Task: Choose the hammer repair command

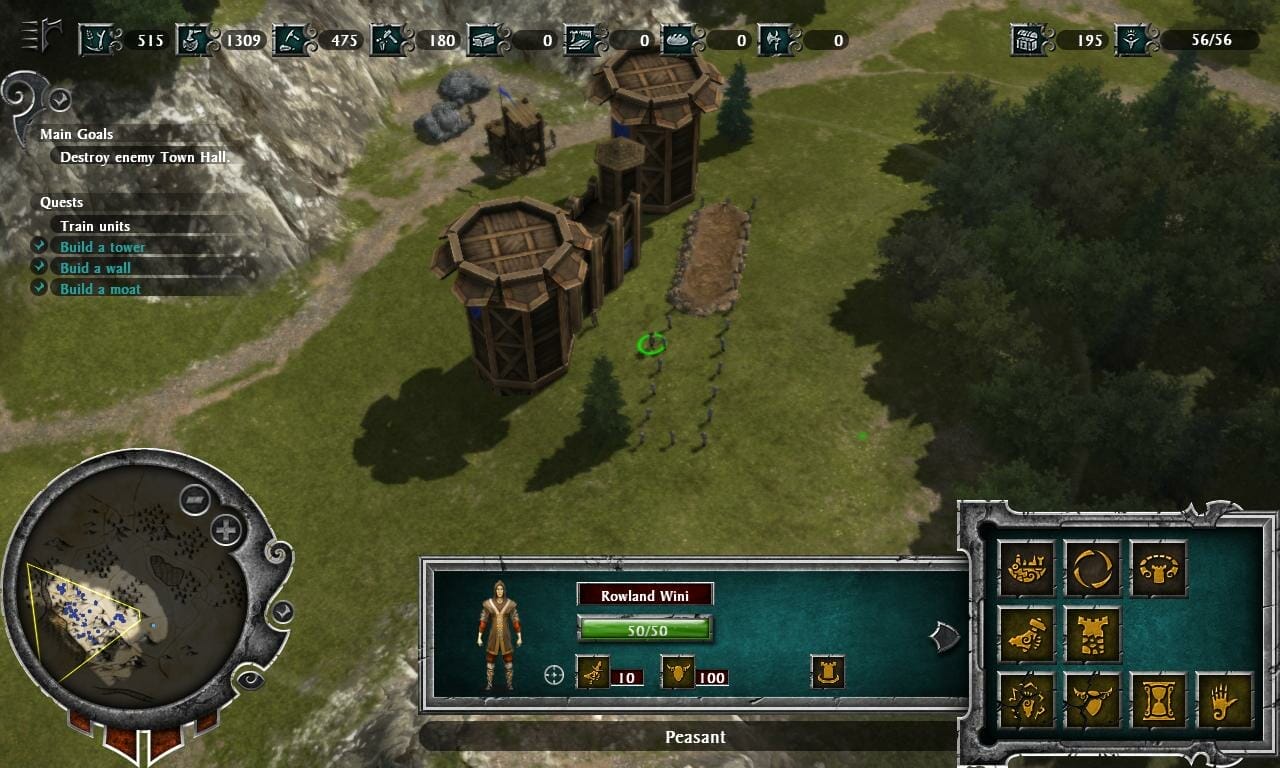Action: pos(1026,634)
